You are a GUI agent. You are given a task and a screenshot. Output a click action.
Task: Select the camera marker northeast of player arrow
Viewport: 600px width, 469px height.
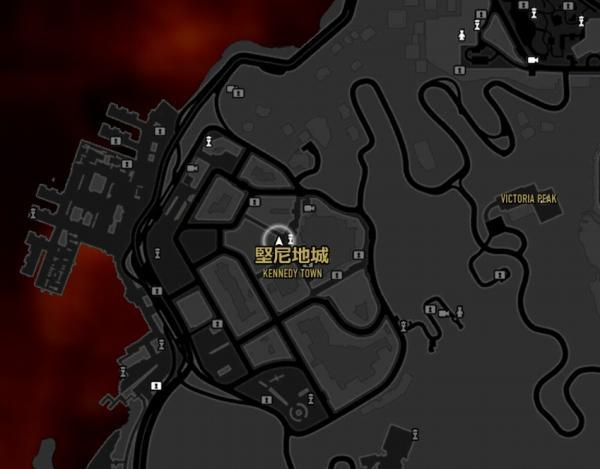pos(308,208)
